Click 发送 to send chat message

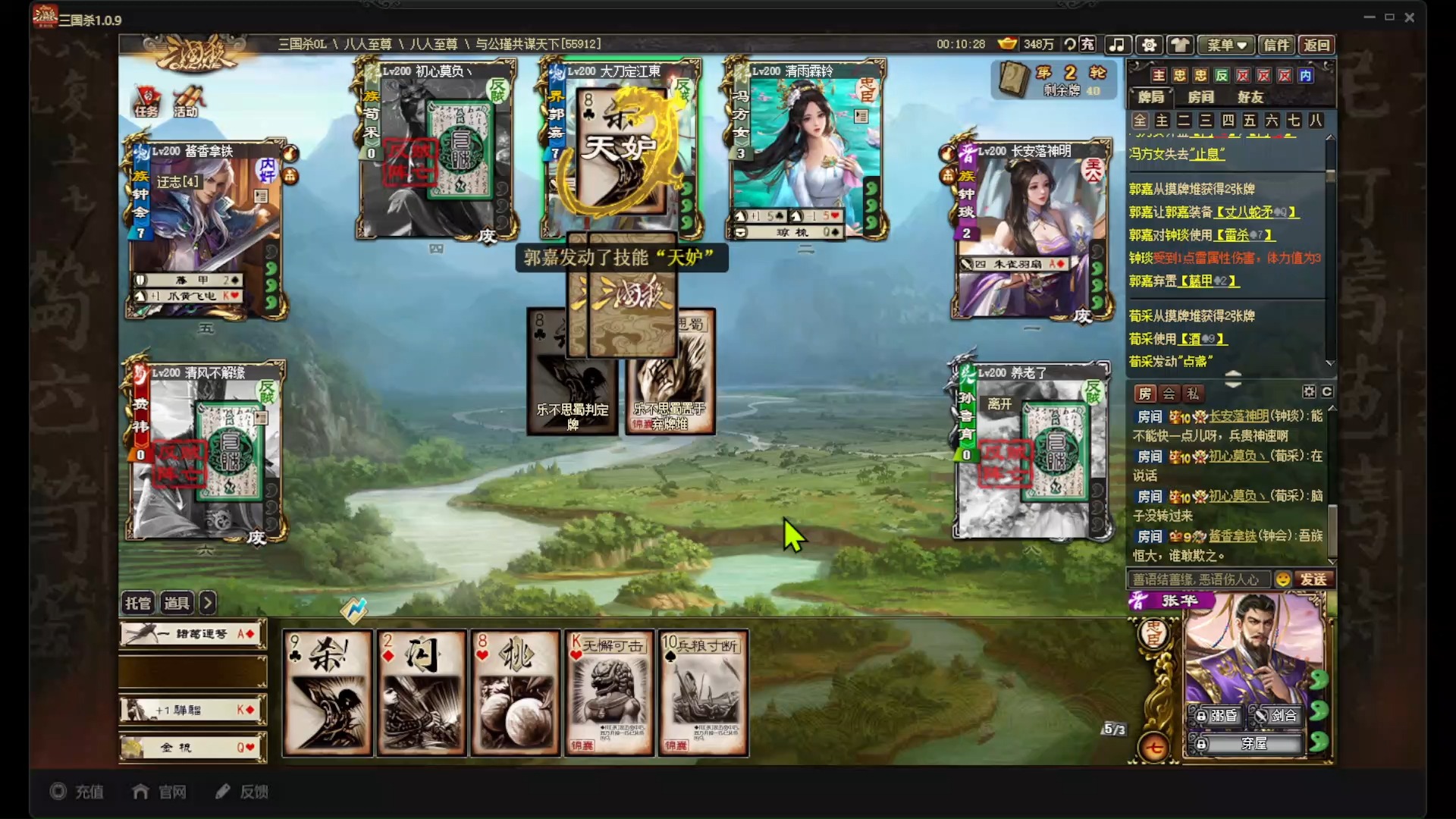pos(1313,579)
